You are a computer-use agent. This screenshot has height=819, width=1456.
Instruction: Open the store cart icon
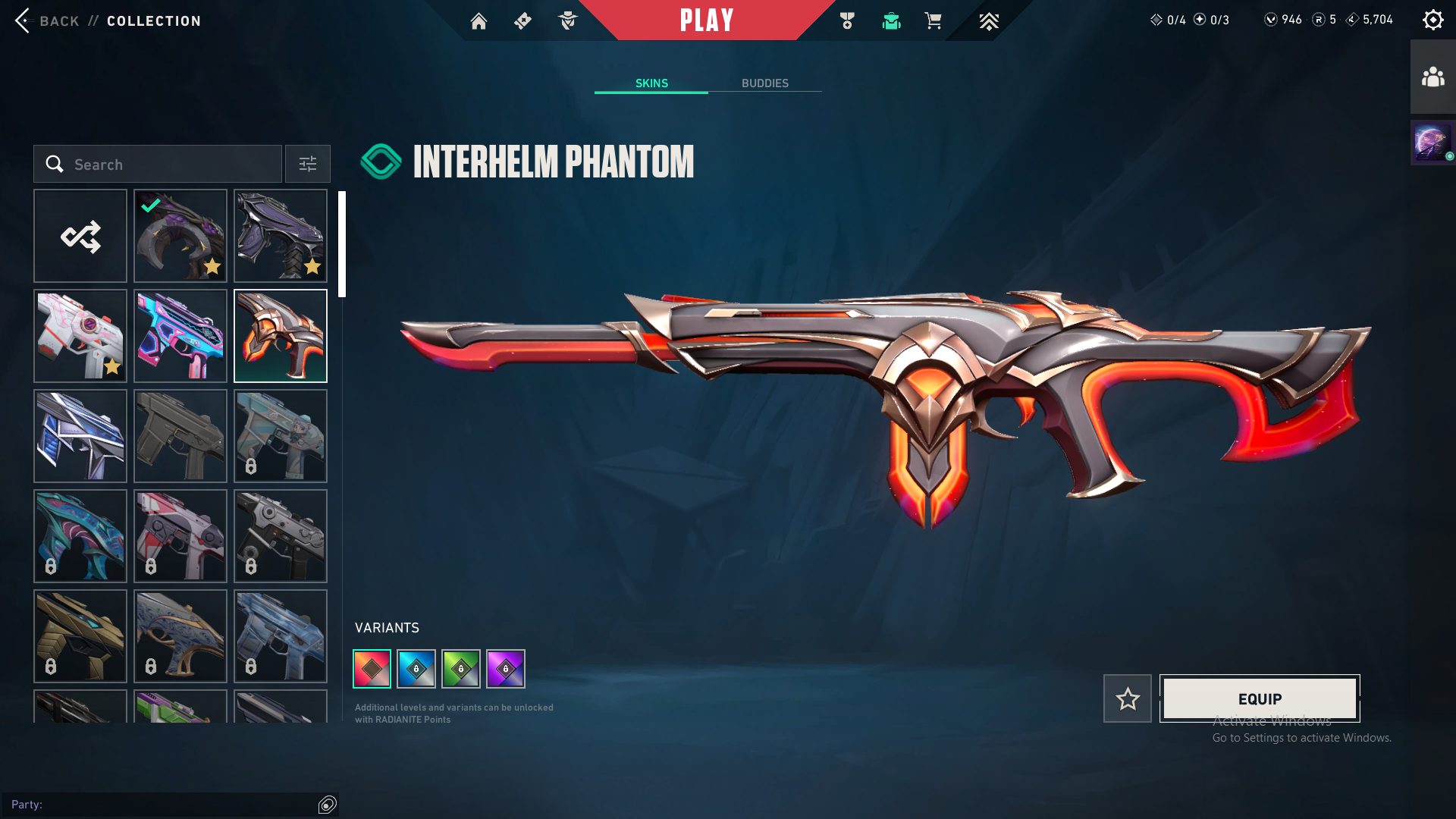pos(933,21)
